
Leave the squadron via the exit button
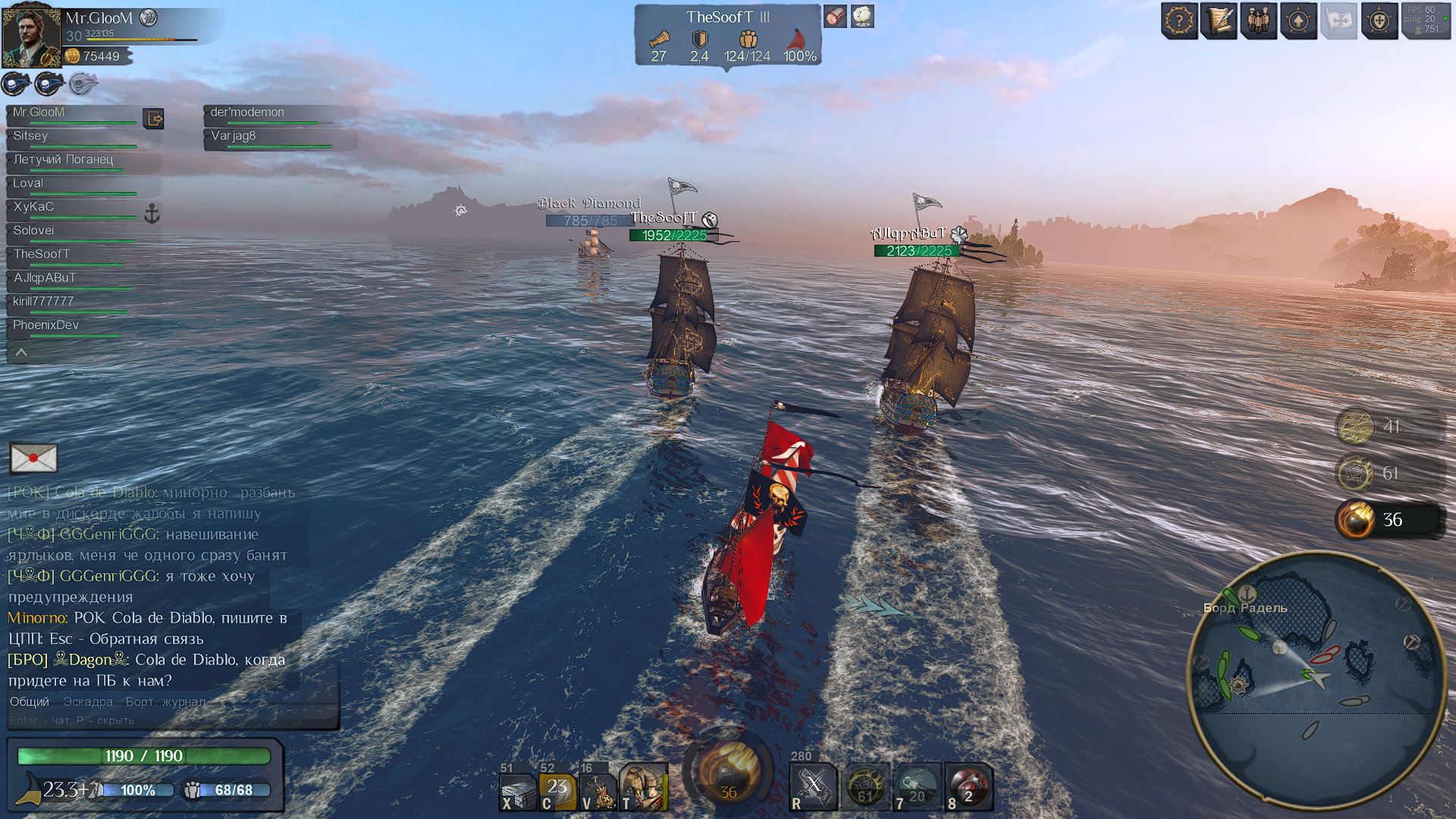point(154,118)
